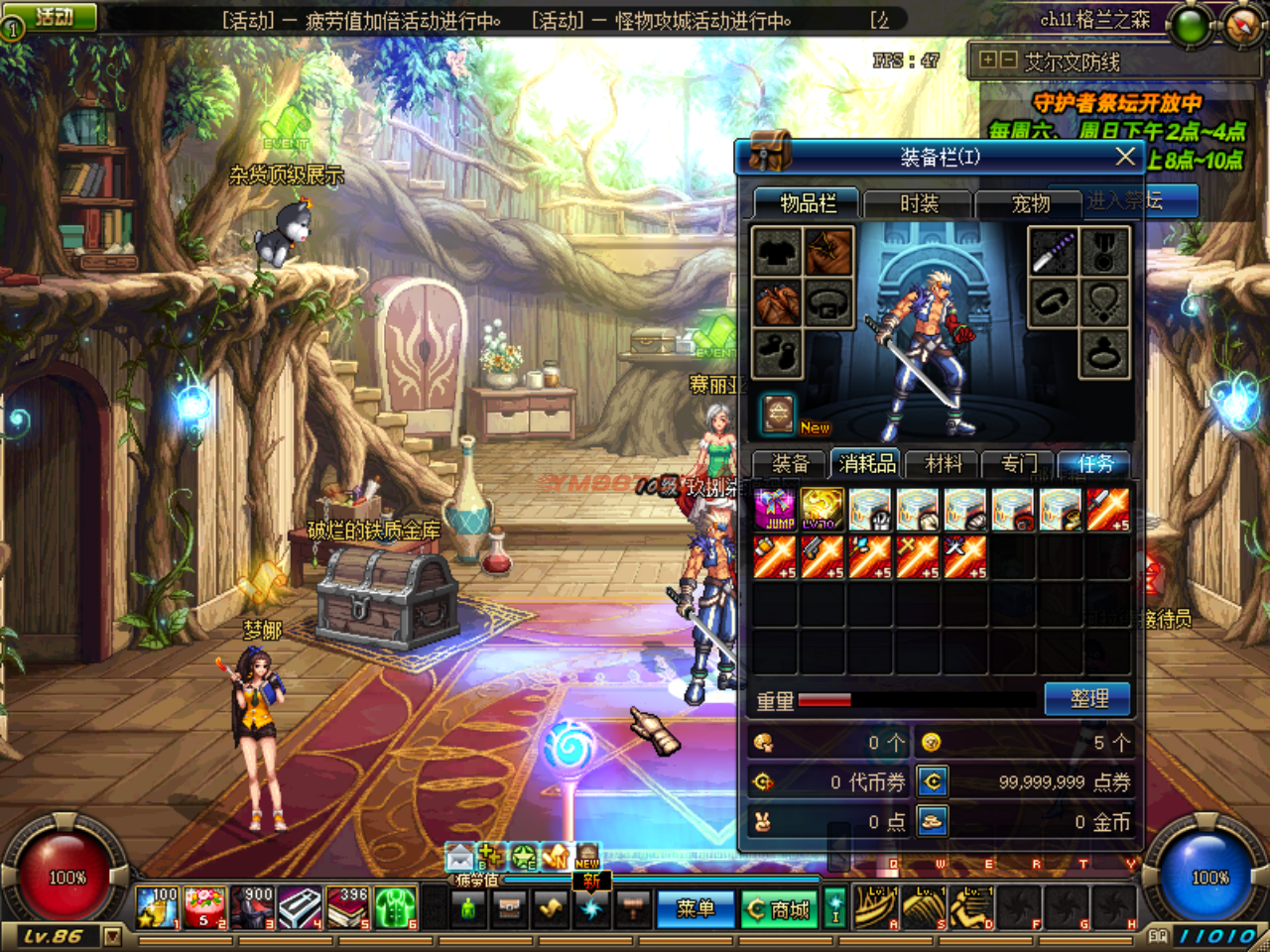Click the 活动 event button
This screenshot has width=1270, height=952.
55,16
